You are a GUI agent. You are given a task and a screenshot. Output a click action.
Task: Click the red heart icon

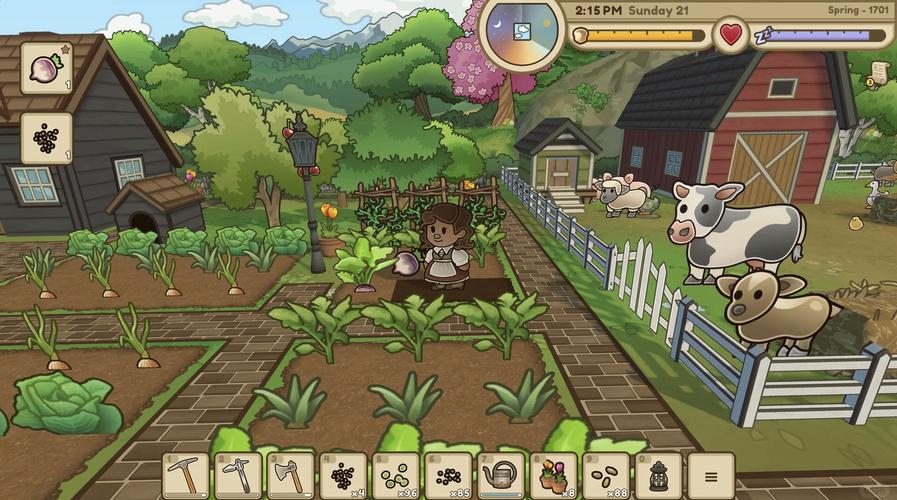tap(731, 35)
